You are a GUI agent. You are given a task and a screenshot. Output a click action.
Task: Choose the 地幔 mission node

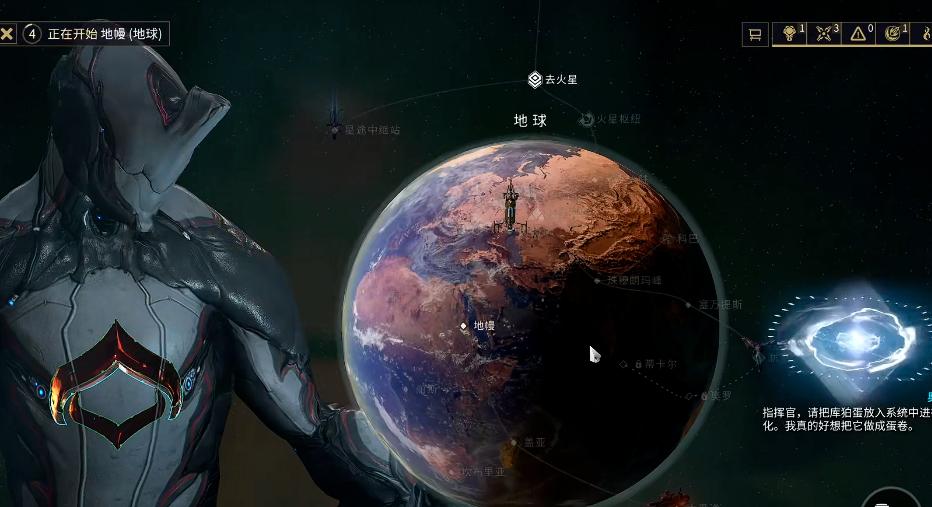[x=464, y=326]
